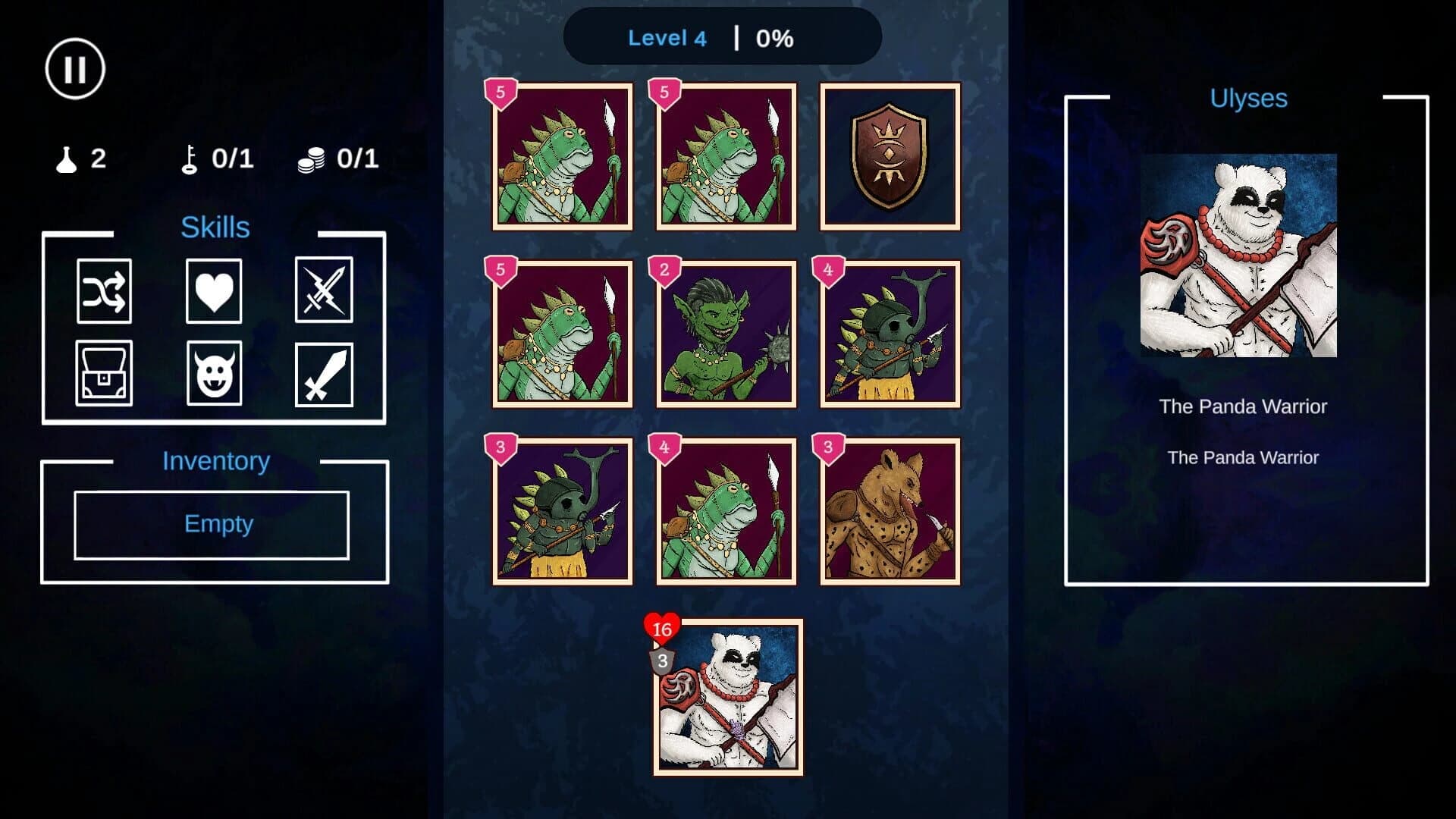1456x819 pixels.
Task: Activate the heart healing skill
Action: [214, 293]
